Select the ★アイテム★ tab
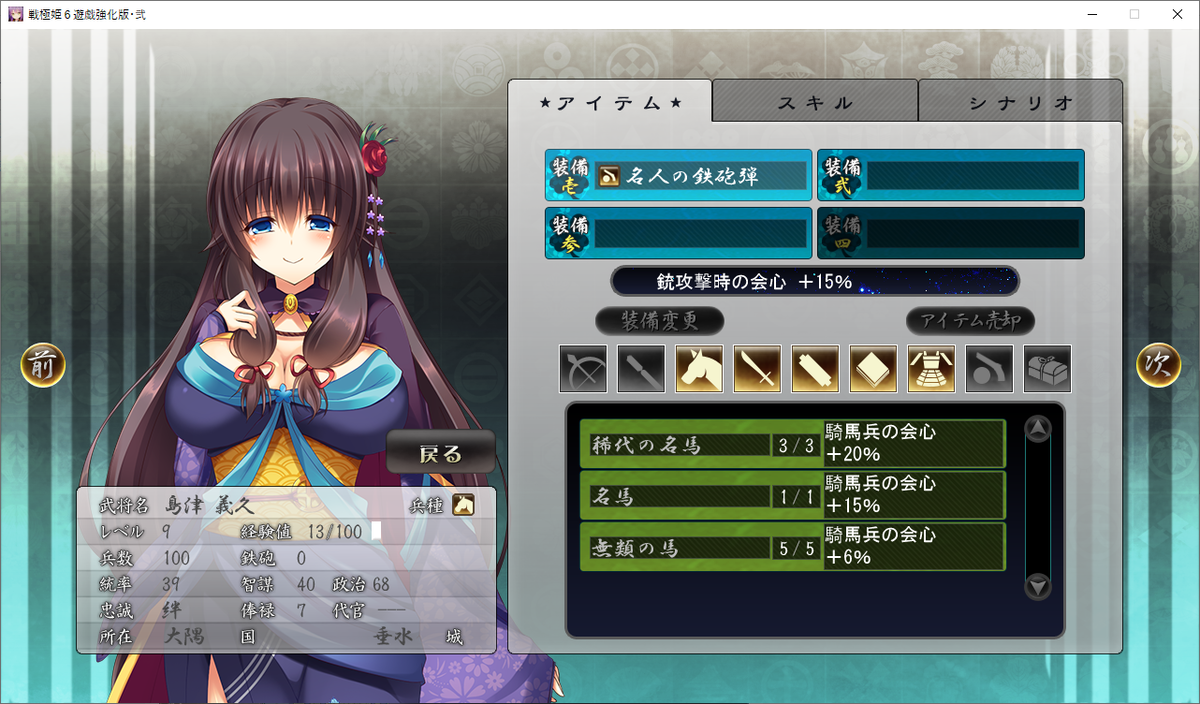 (610, 102)
